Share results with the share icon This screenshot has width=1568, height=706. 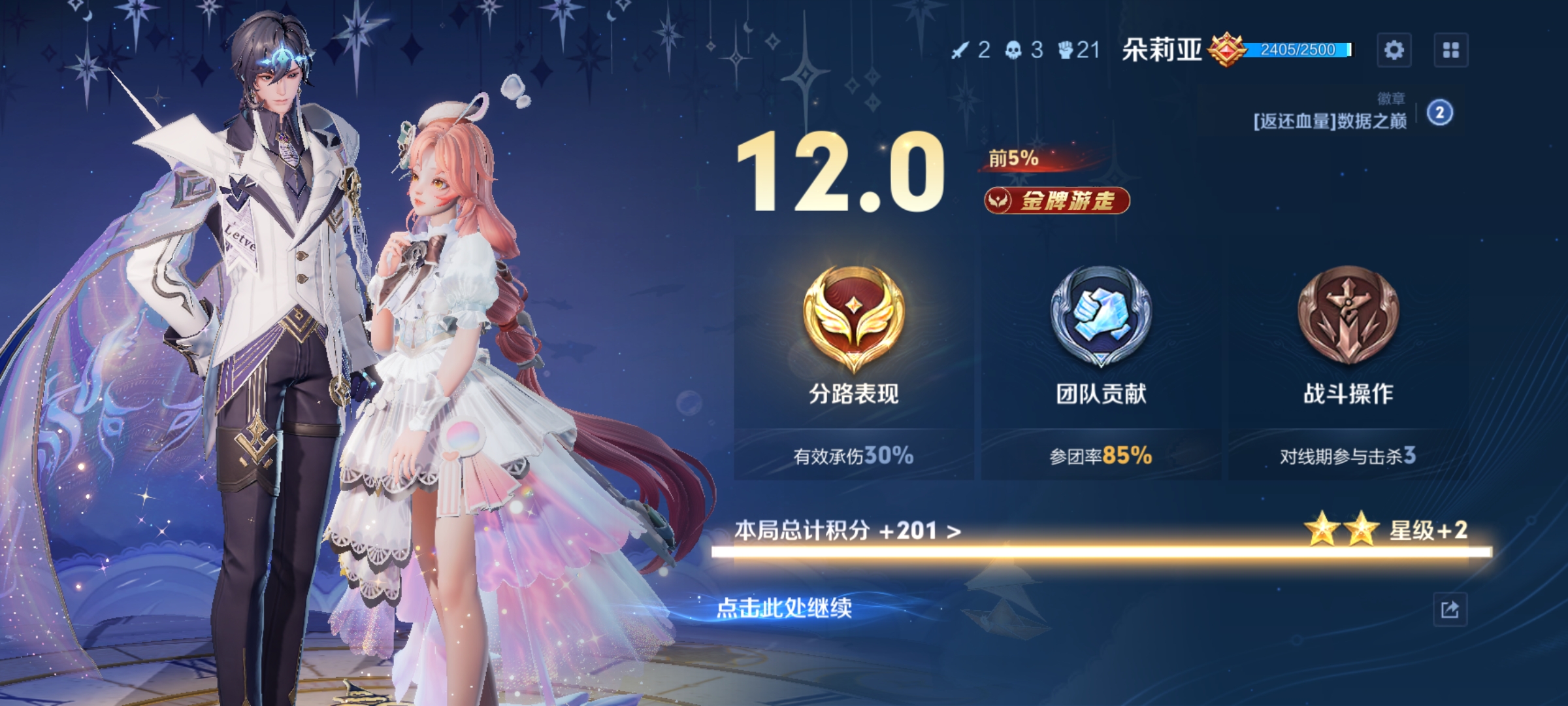click(x=1450, y=610)
